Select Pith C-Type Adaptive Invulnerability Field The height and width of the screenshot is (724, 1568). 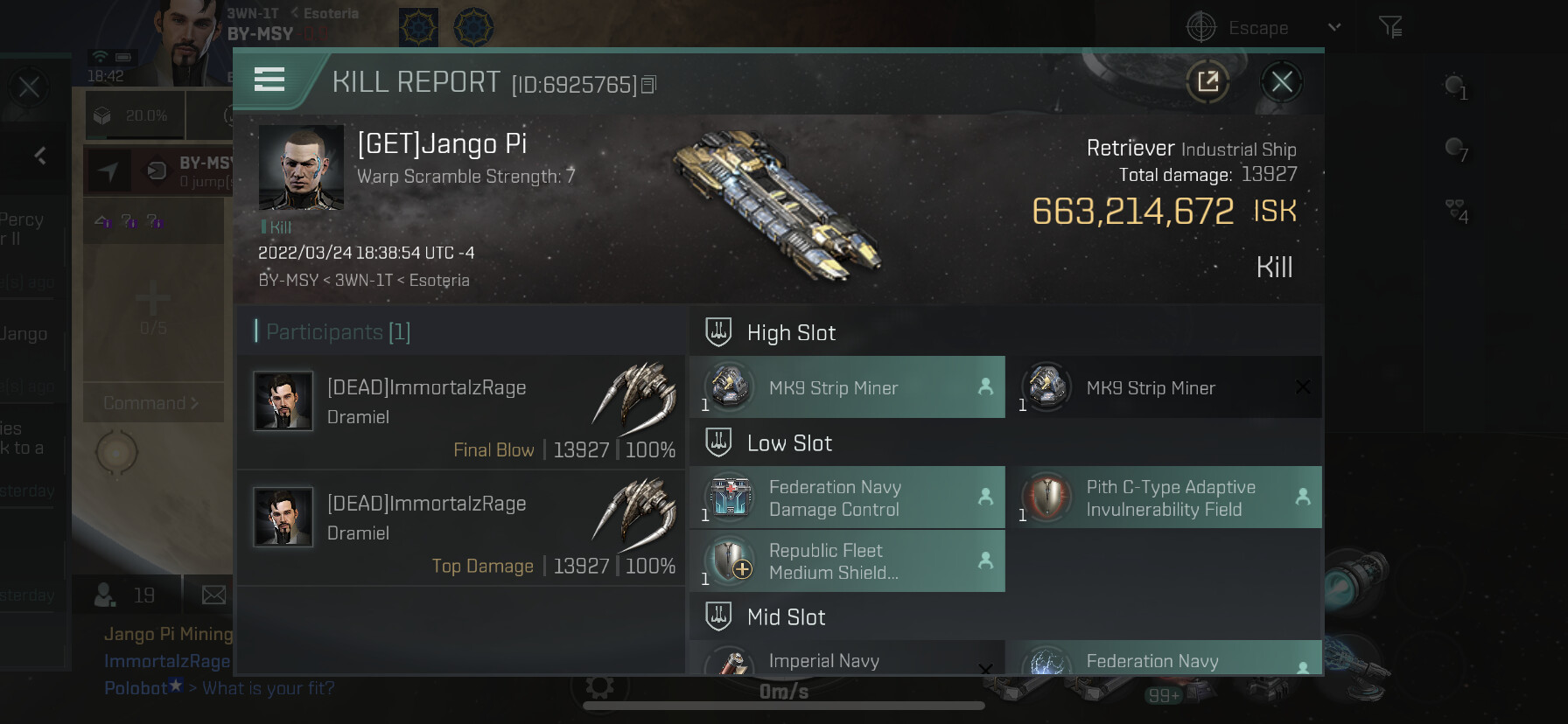point(1164,498)
